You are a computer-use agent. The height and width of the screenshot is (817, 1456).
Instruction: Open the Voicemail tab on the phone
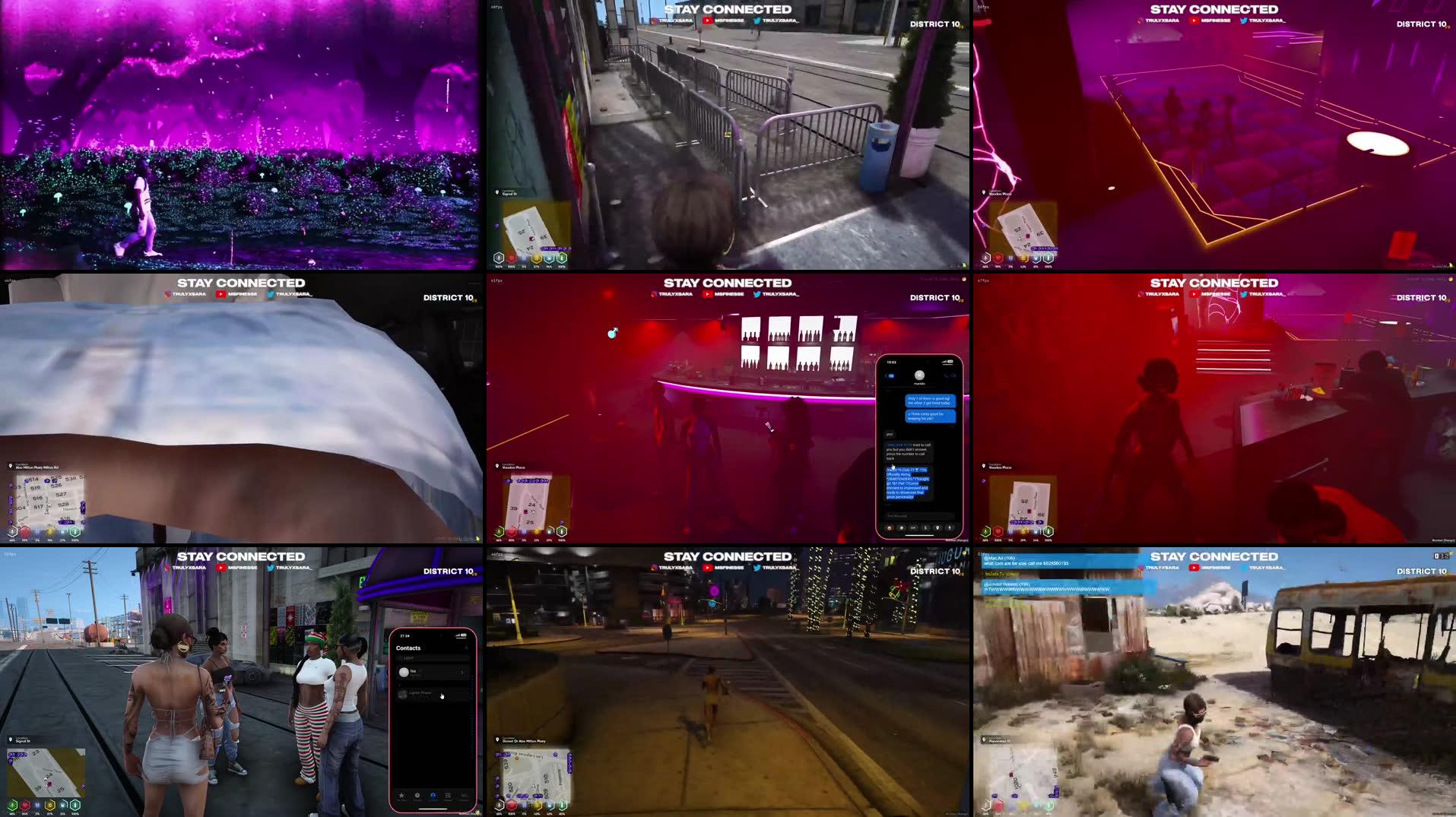pos(465,796)
